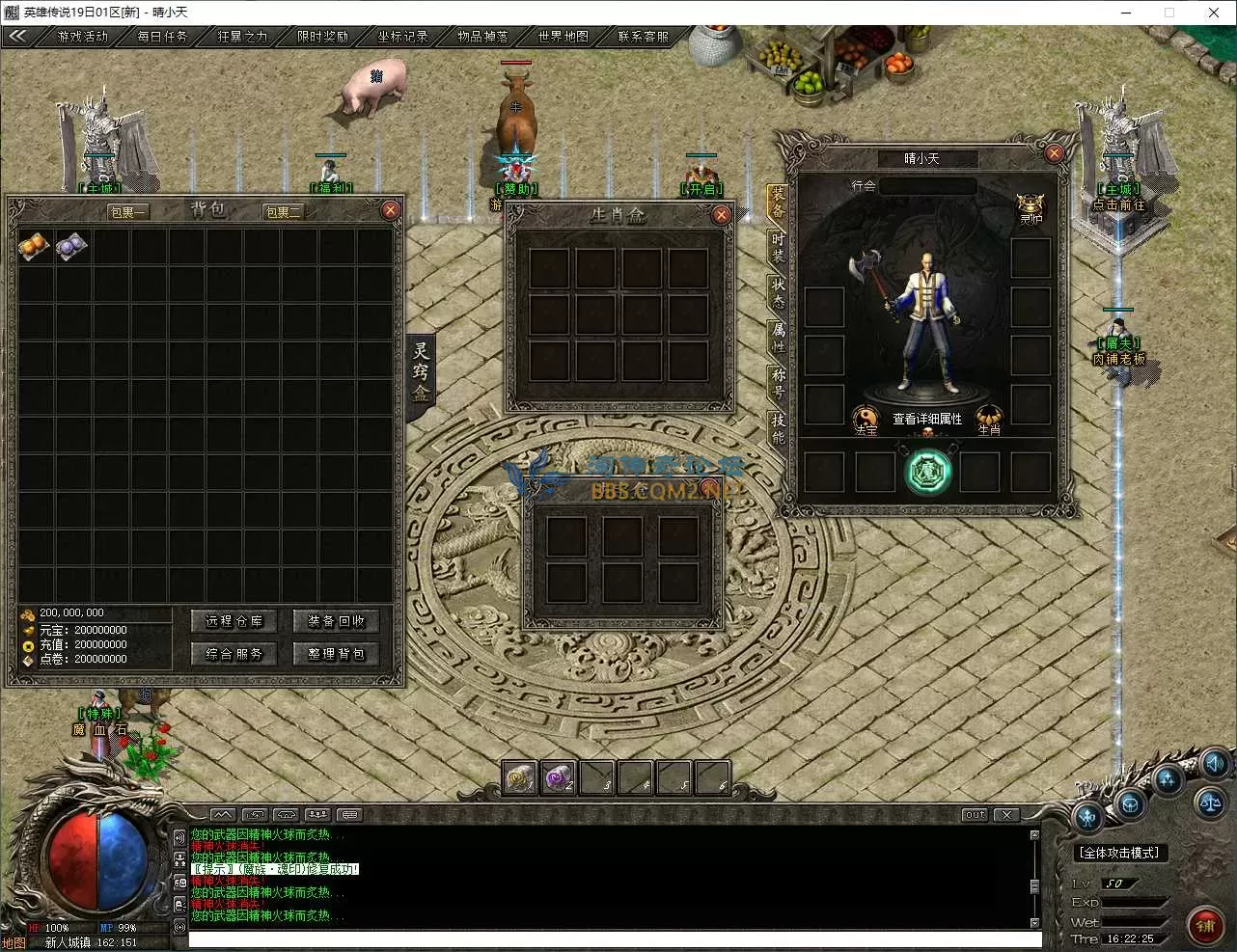Switch to the 时装 costume tab
This screenshot has width=1237, height=952.
779,249
